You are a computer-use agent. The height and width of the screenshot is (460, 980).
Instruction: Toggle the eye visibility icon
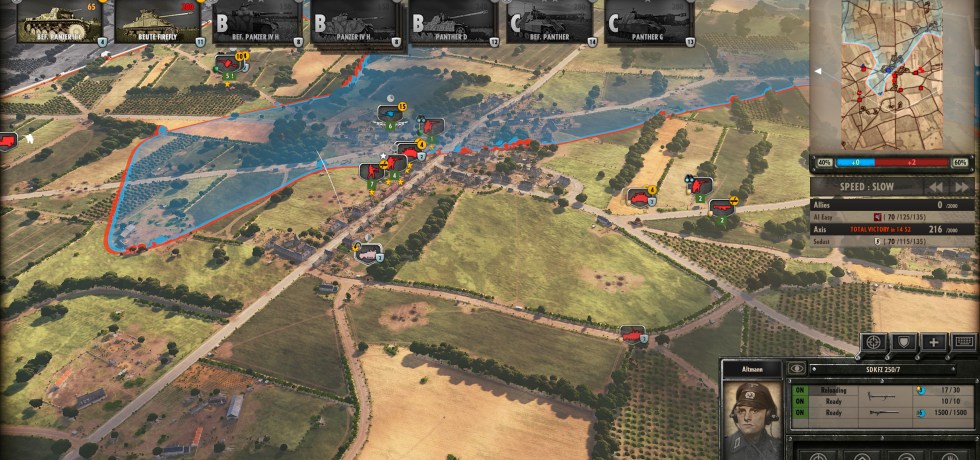pos(797,368)
